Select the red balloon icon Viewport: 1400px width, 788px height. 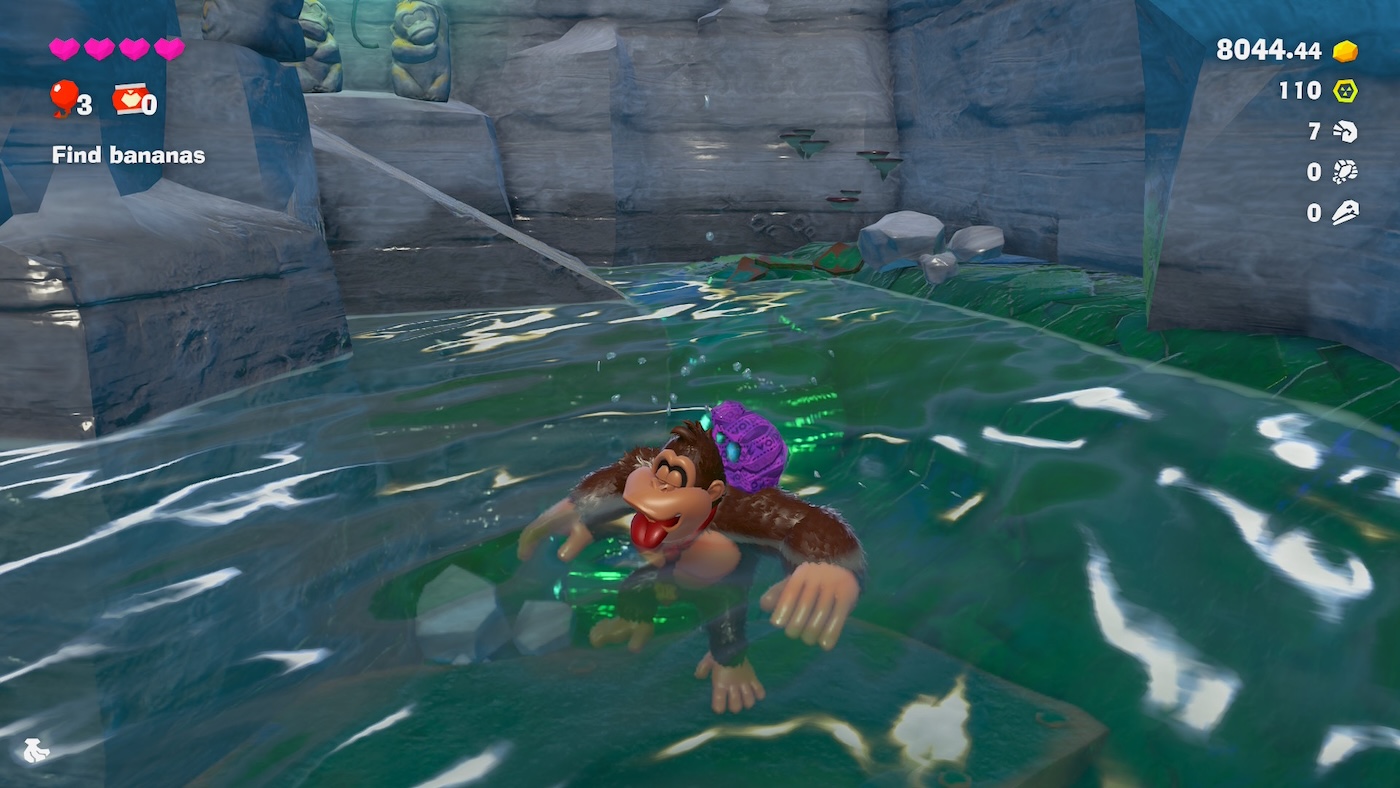[x=64, y=97]
